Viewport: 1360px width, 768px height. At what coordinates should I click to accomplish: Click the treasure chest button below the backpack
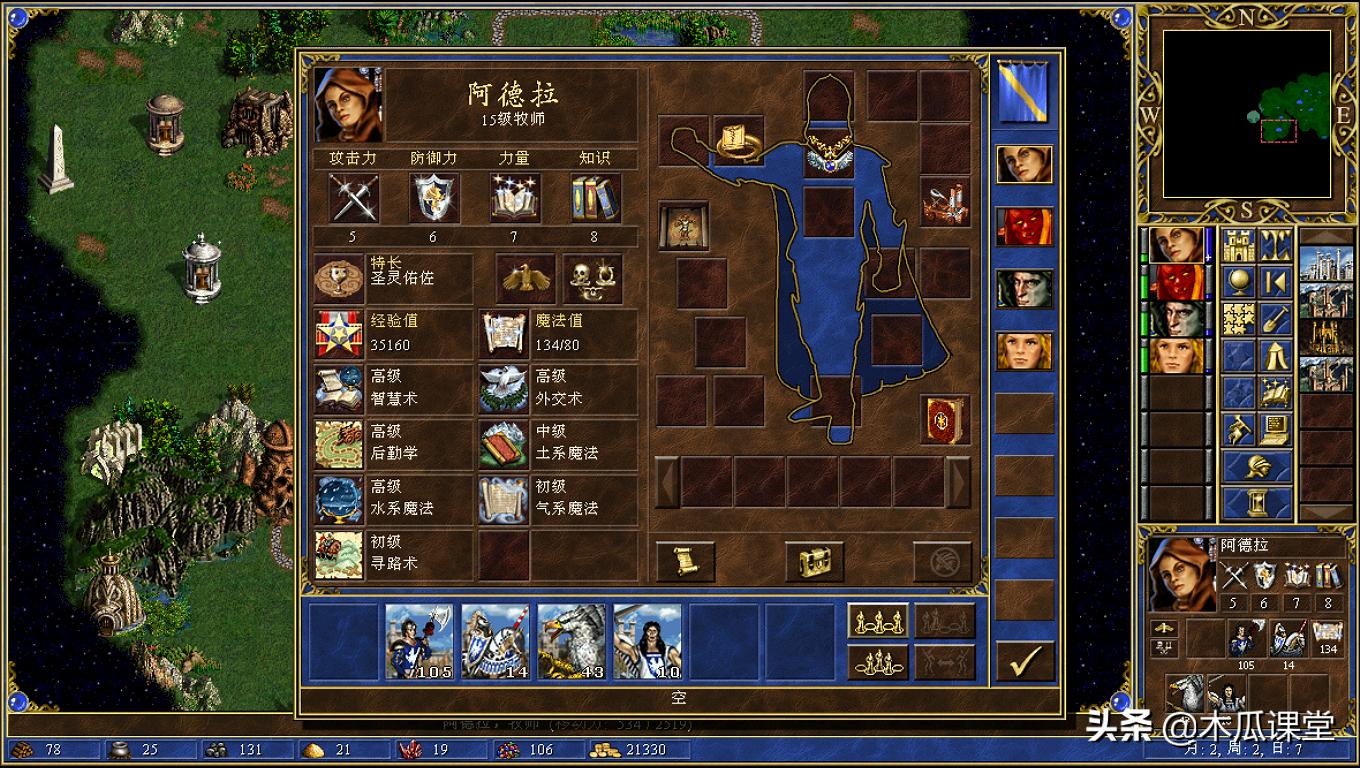pos(814,561)
